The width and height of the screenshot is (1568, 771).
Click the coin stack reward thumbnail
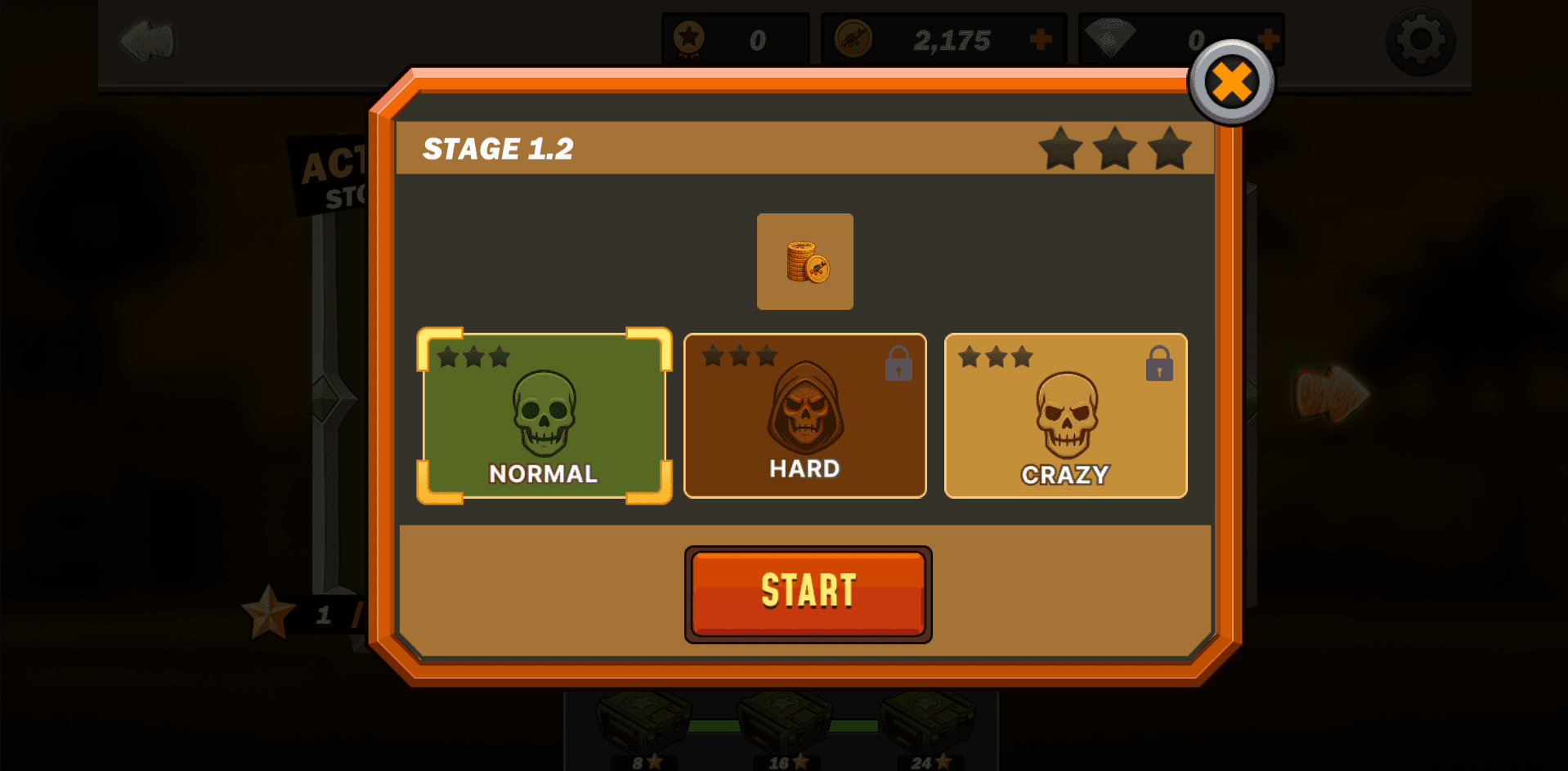click(805, 262)
